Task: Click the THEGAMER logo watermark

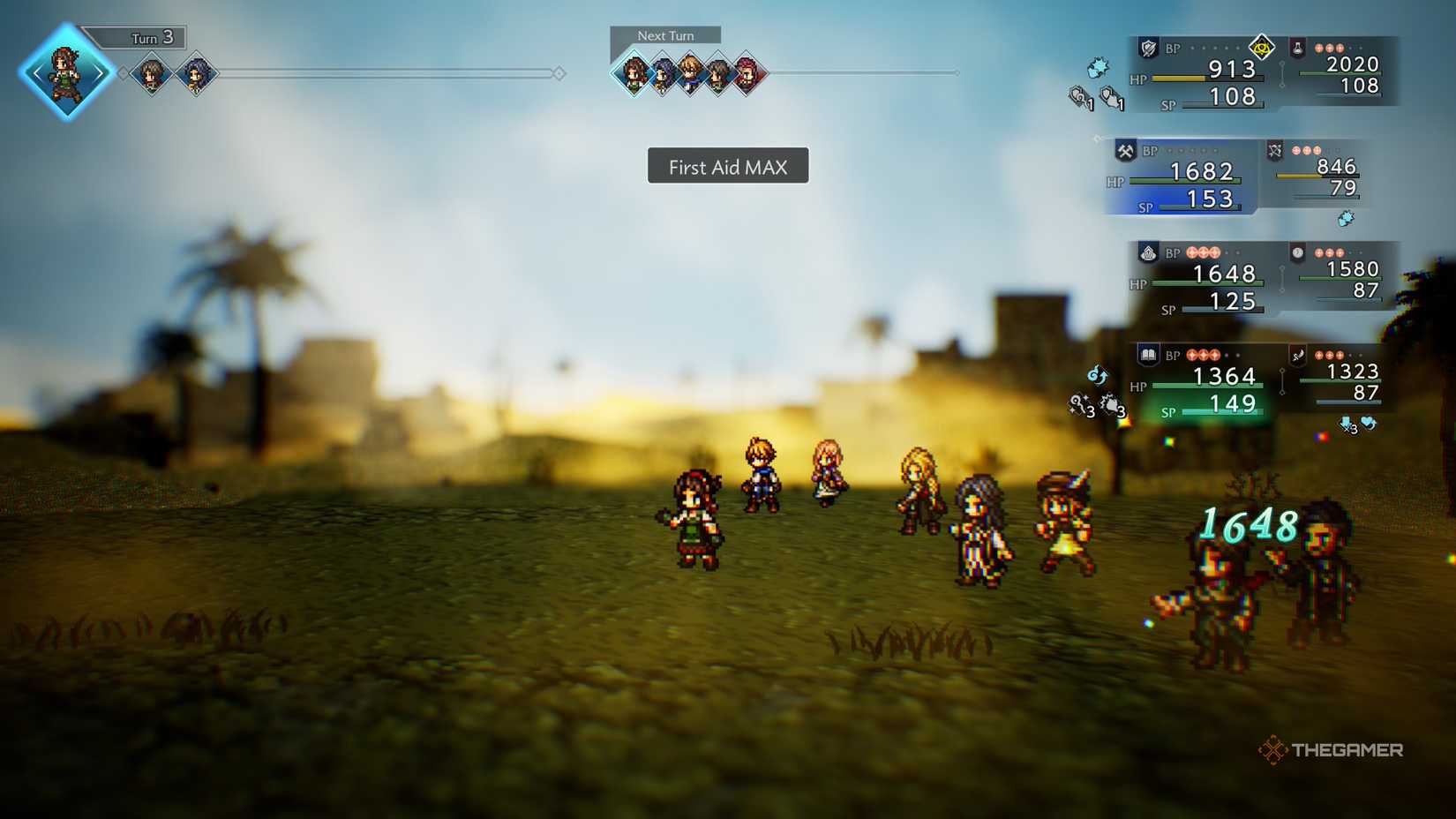Action: tap(1332, 751)
